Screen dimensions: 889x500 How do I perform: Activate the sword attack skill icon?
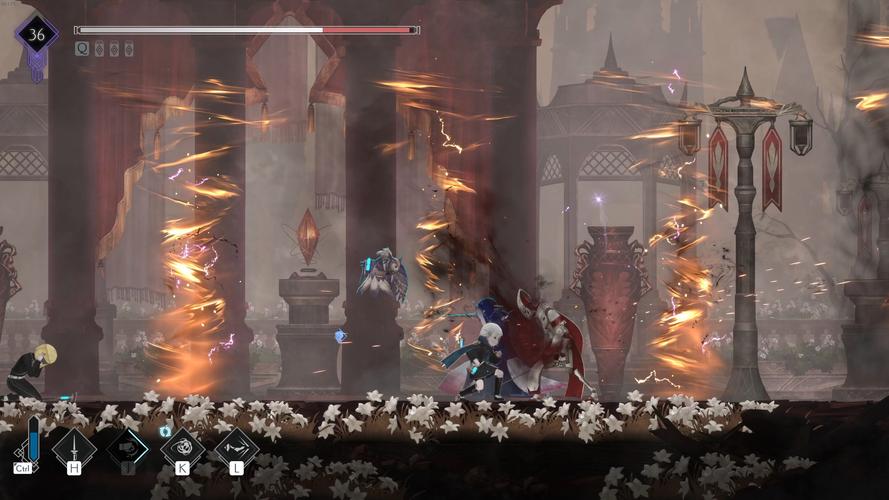tap(75, 446)
